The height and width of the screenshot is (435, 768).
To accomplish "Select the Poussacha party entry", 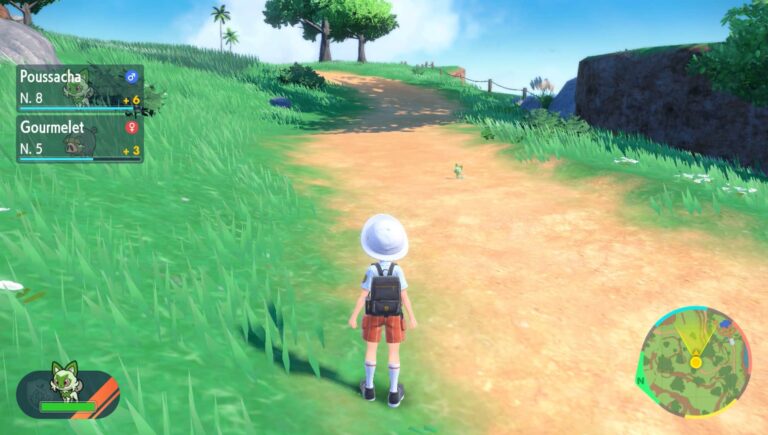I will pyautogui.click(x=79, y=88).
